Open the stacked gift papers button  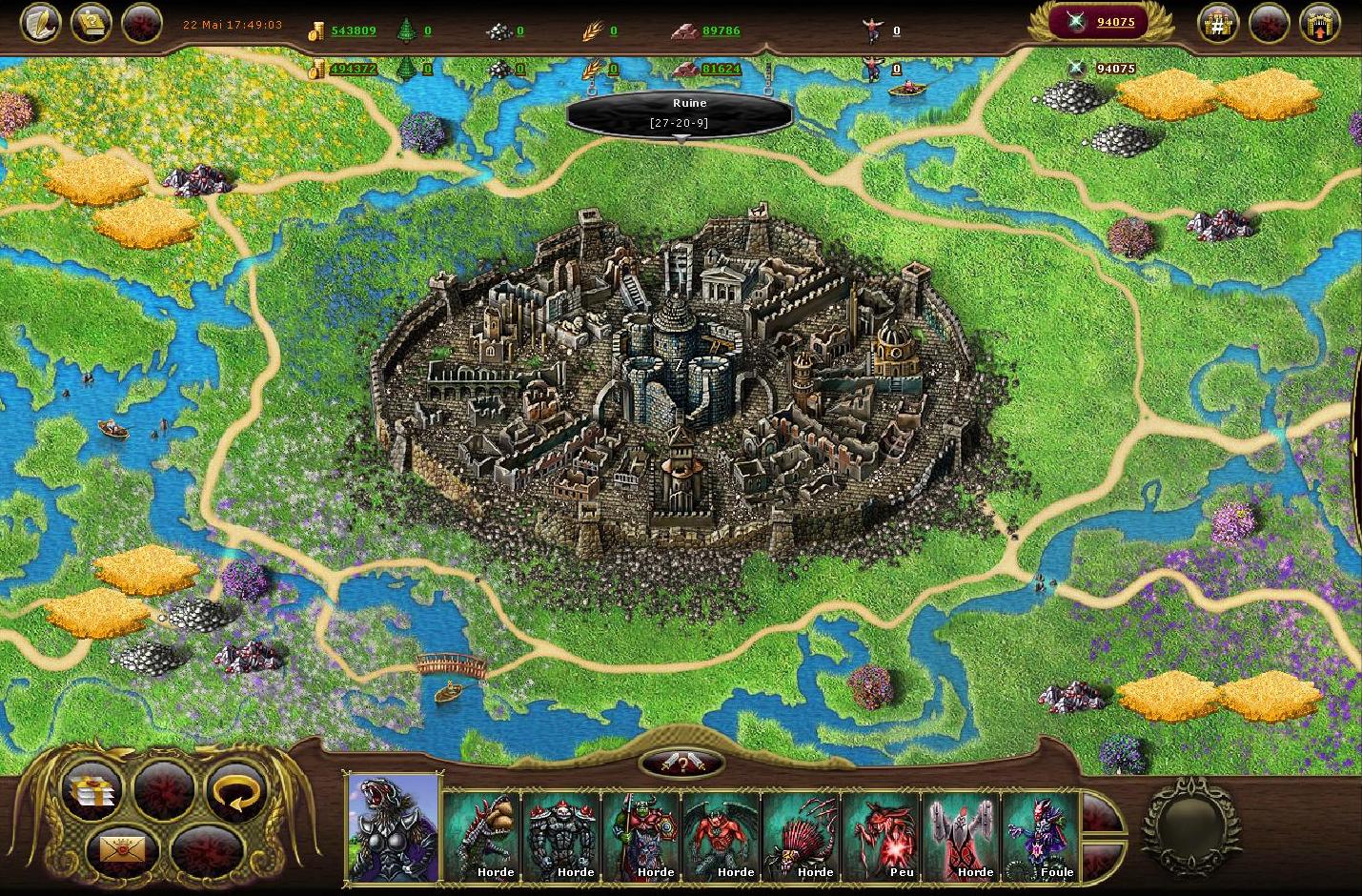point(91,790)
